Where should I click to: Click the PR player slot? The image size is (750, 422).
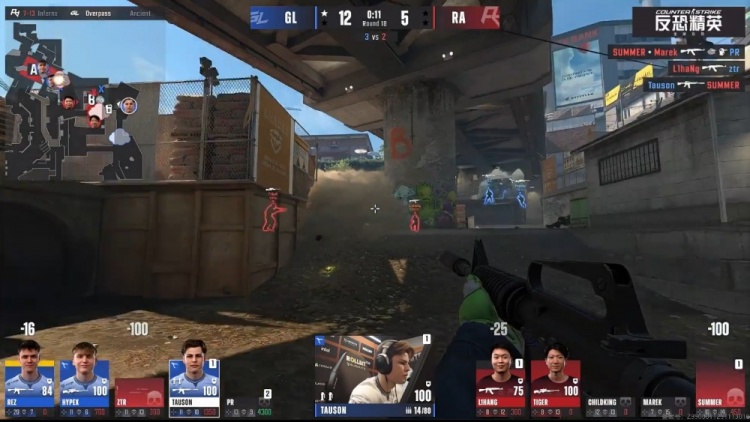(246, 403)
